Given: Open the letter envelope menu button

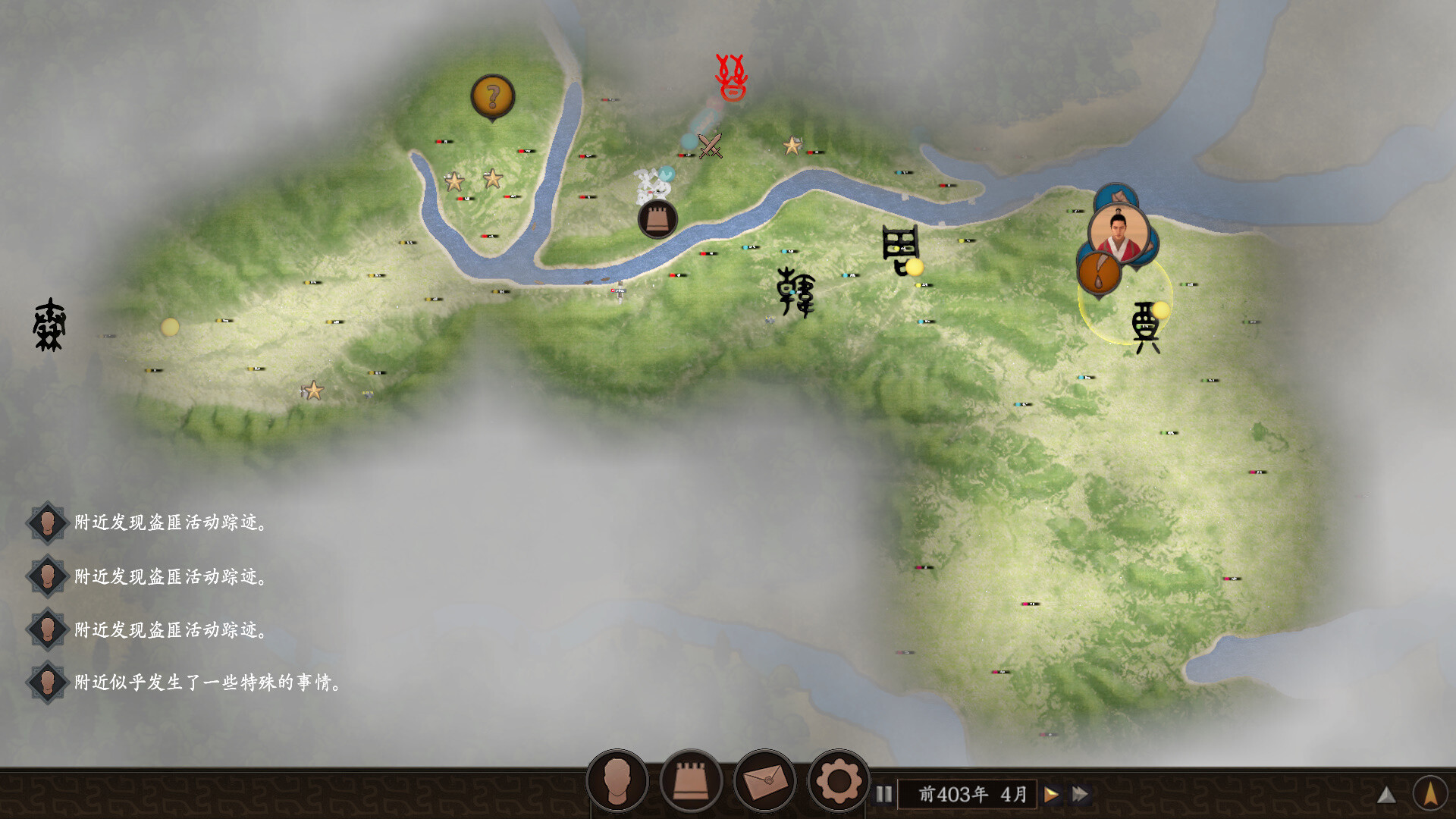Looking at the screenshot, I should pos(764,780).
